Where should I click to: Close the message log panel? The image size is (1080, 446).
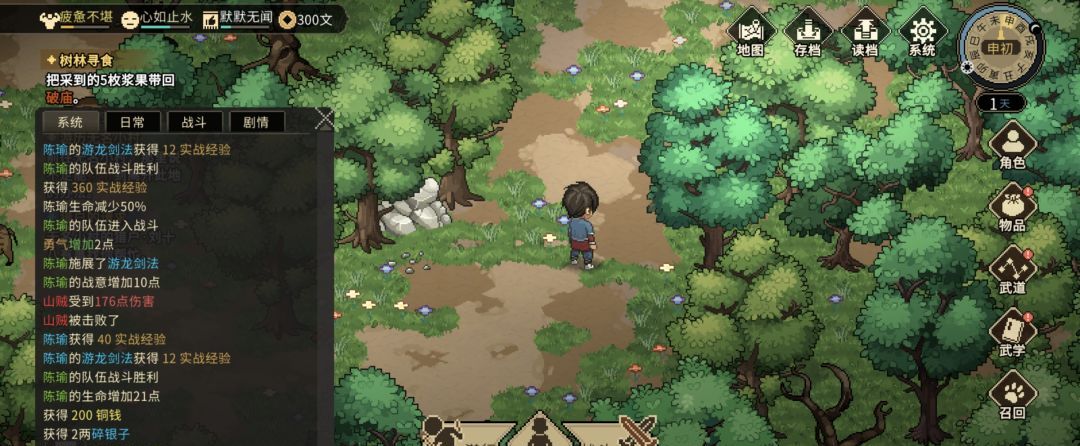click(324, 120)
